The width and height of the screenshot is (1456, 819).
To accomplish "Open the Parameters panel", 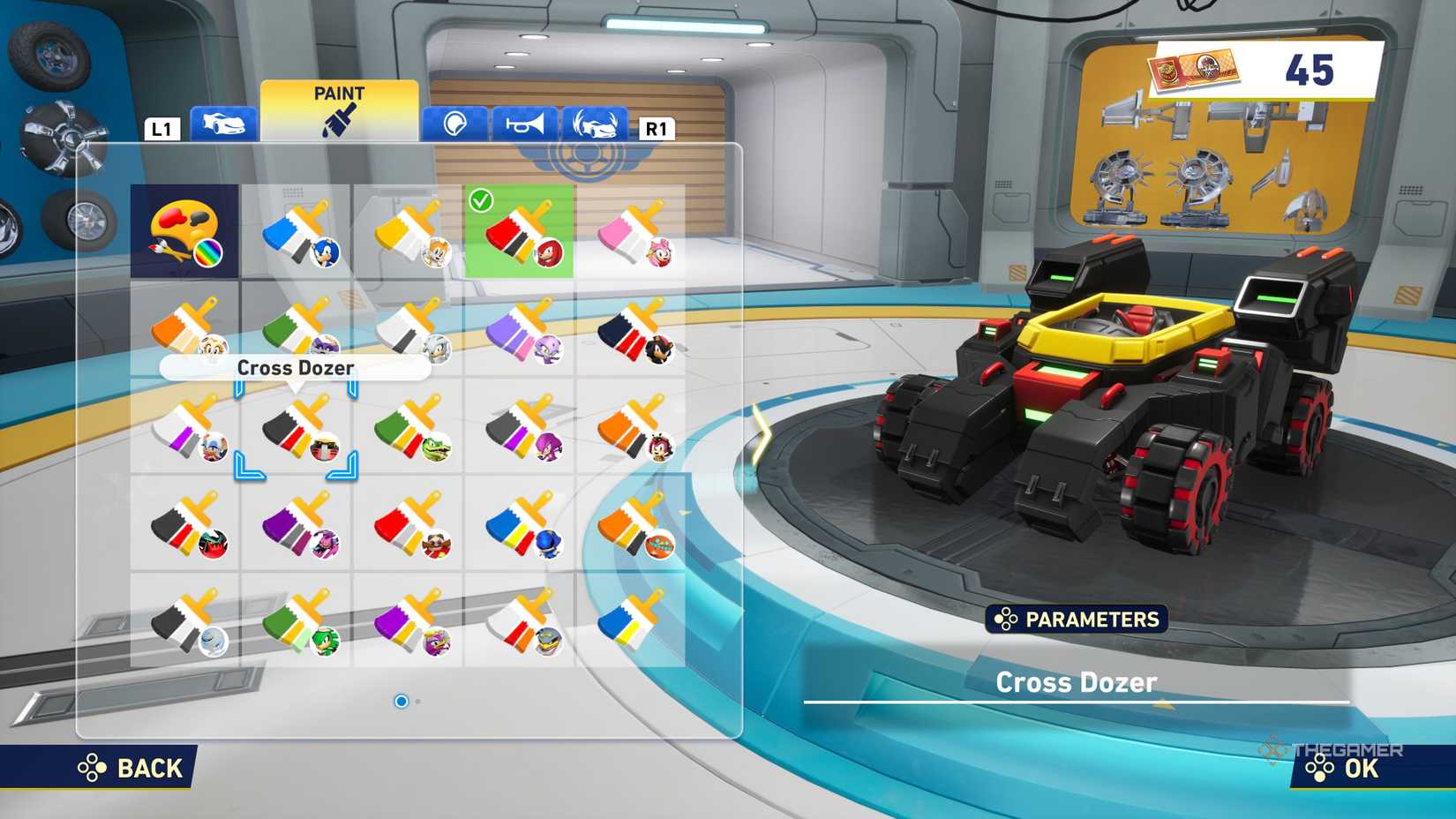I will click(x=1076, y=620).
